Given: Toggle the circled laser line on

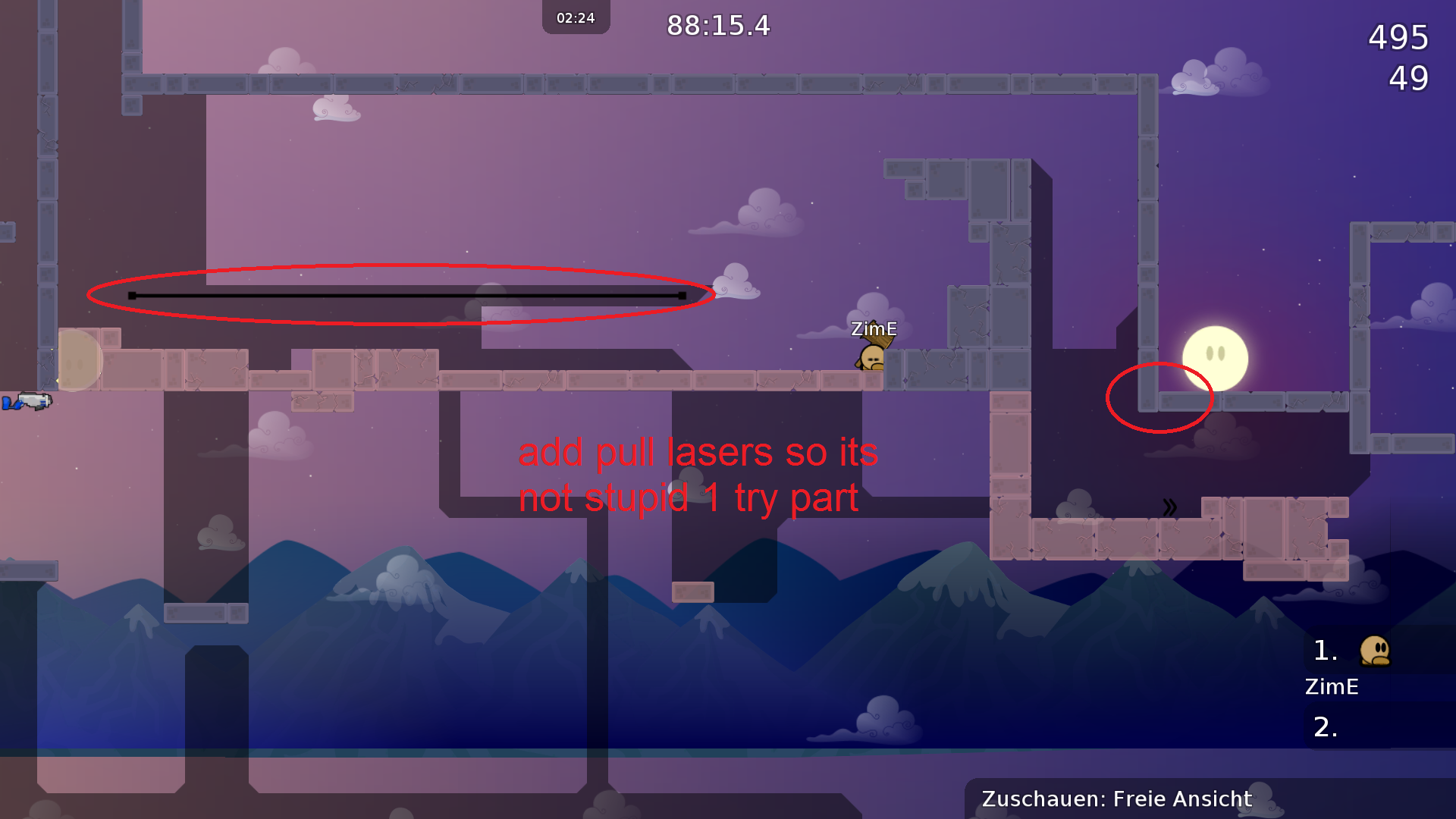Looking at the screenshot, I should (406, 296).
